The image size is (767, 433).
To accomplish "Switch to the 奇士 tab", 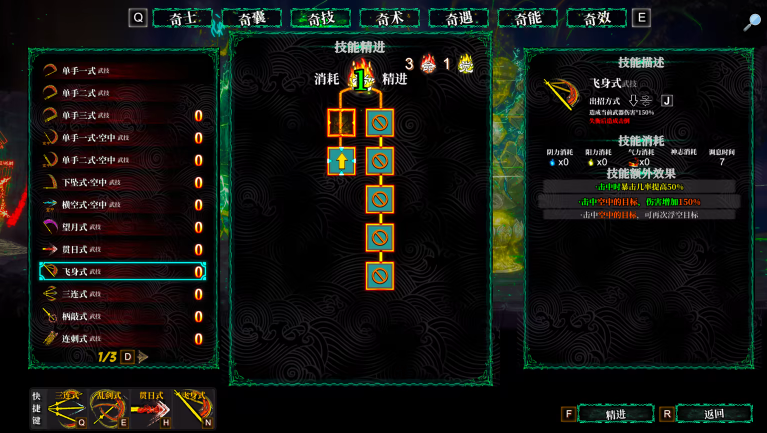I will point(183,18).
